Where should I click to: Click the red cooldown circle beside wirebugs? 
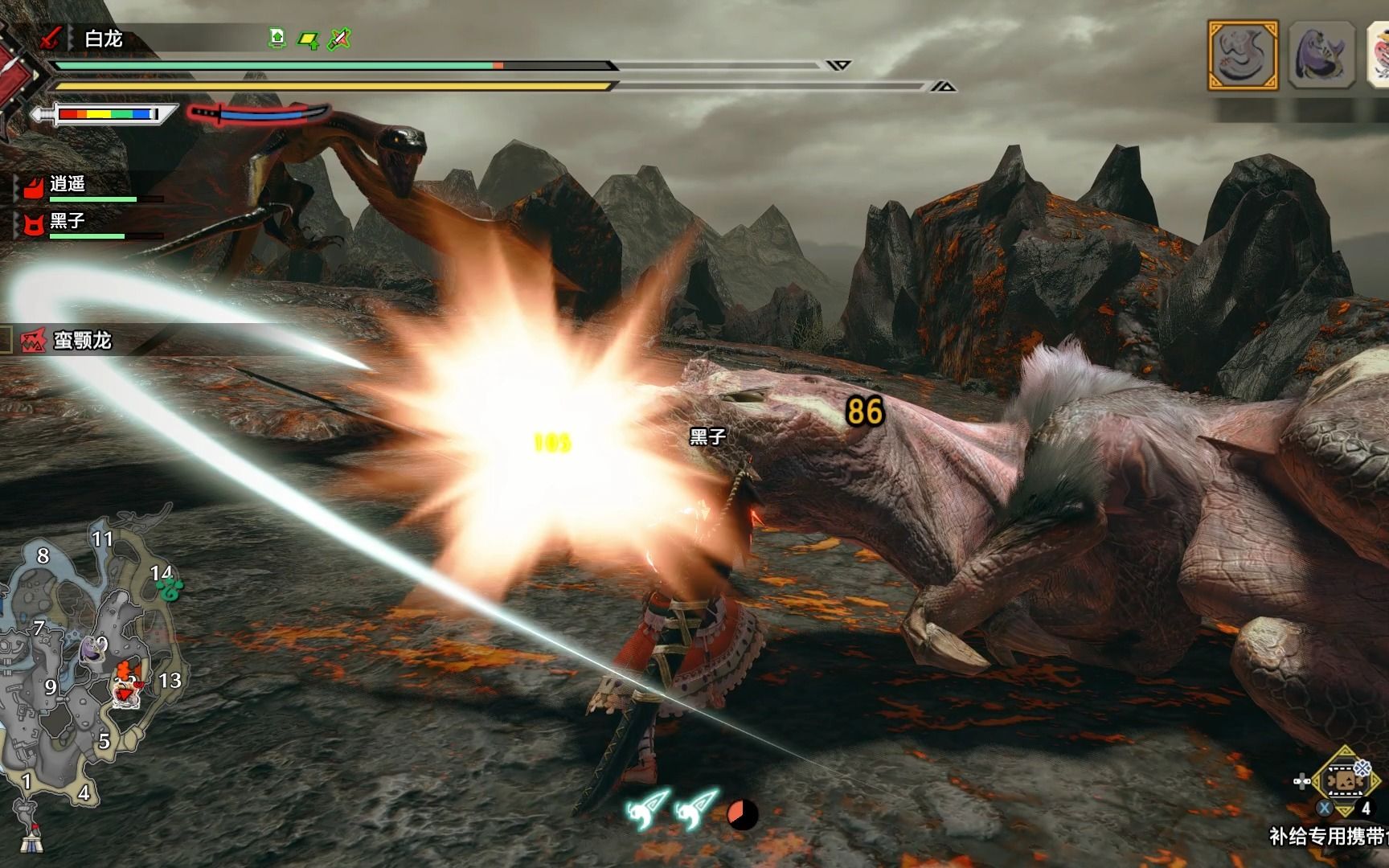742,815
